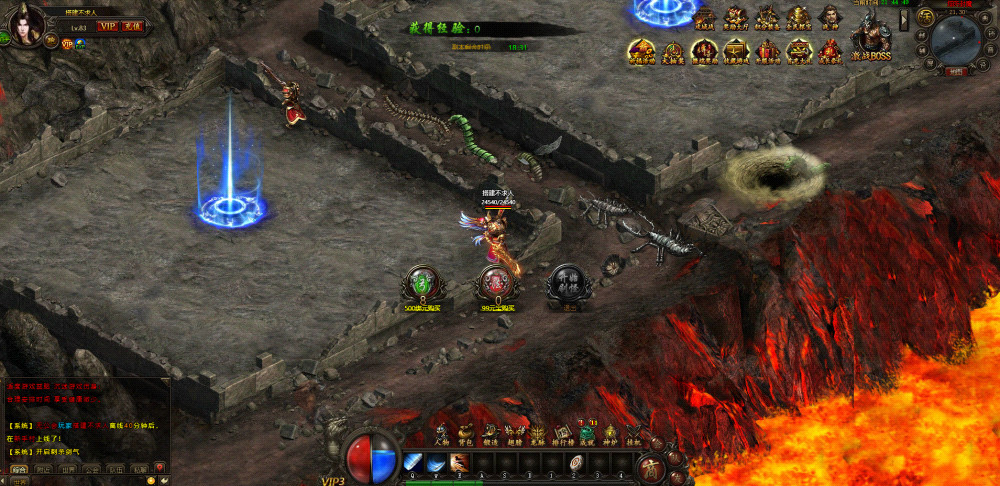The height and width of the screenshot is (486, 1000).
Task: Open the 背包 backpack
Action: pos(465,431)
